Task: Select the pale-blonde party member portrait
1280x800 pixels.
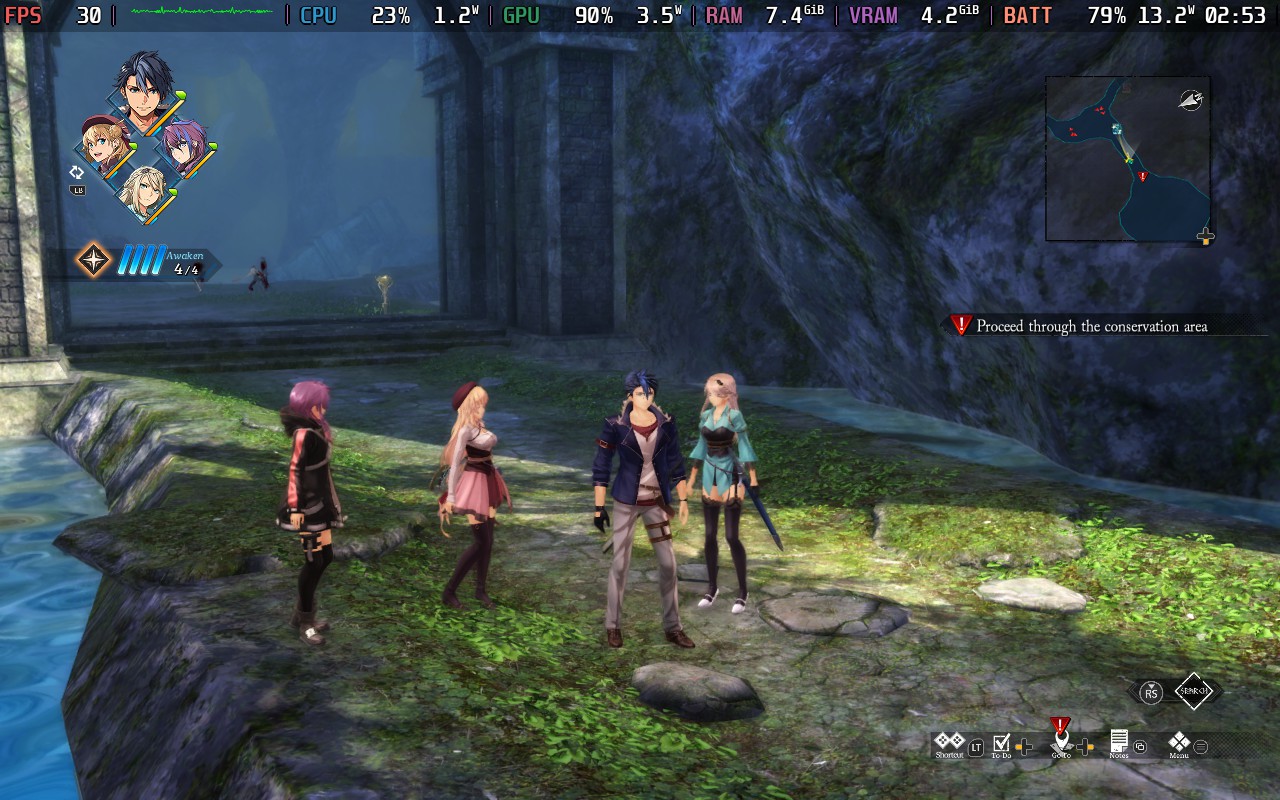Action: coord(143,191)
